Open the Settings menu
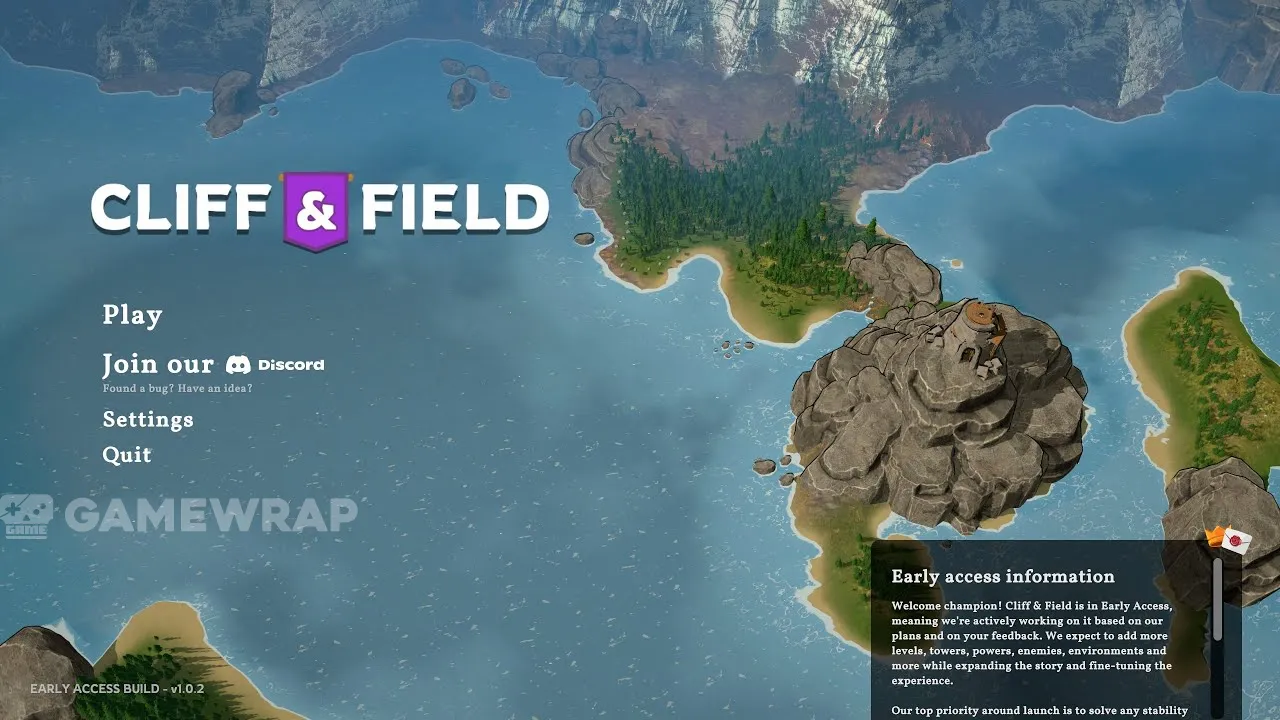The height and width of the screenshot is (720, 1280). tap(148, 419)
